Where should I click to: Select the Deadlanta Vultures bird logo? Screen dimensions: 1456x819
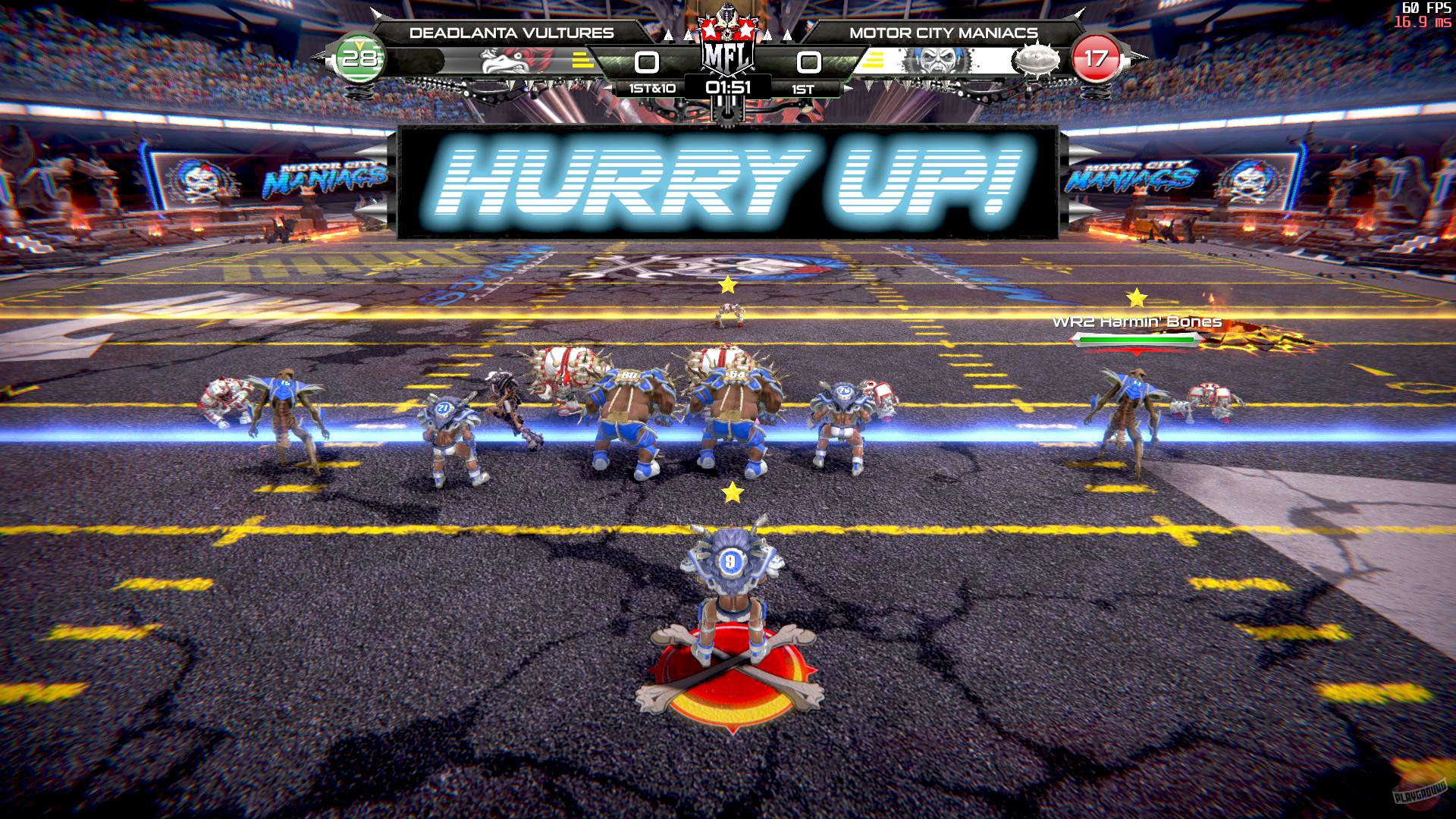(507, 62)
